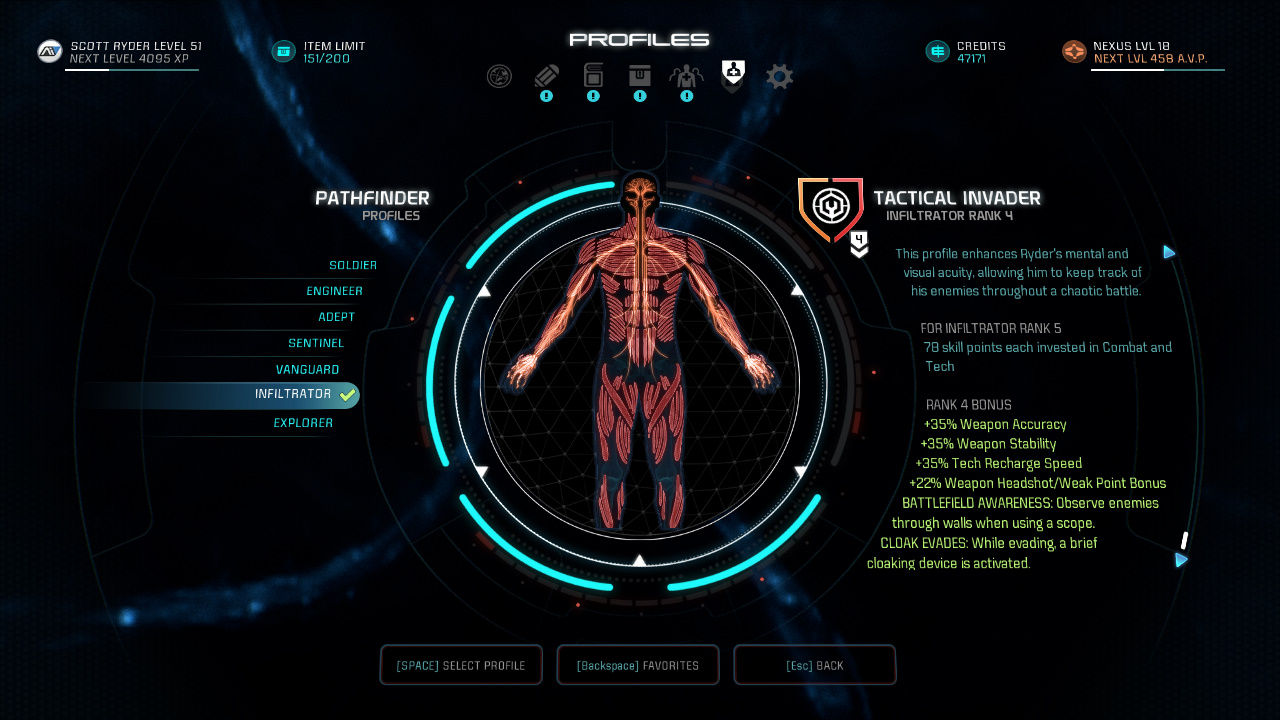The width and height of the screenshot is (1280, 720).
Task: Click the Nexus LVL 18 orange icon
Action: click(1073, 51)
